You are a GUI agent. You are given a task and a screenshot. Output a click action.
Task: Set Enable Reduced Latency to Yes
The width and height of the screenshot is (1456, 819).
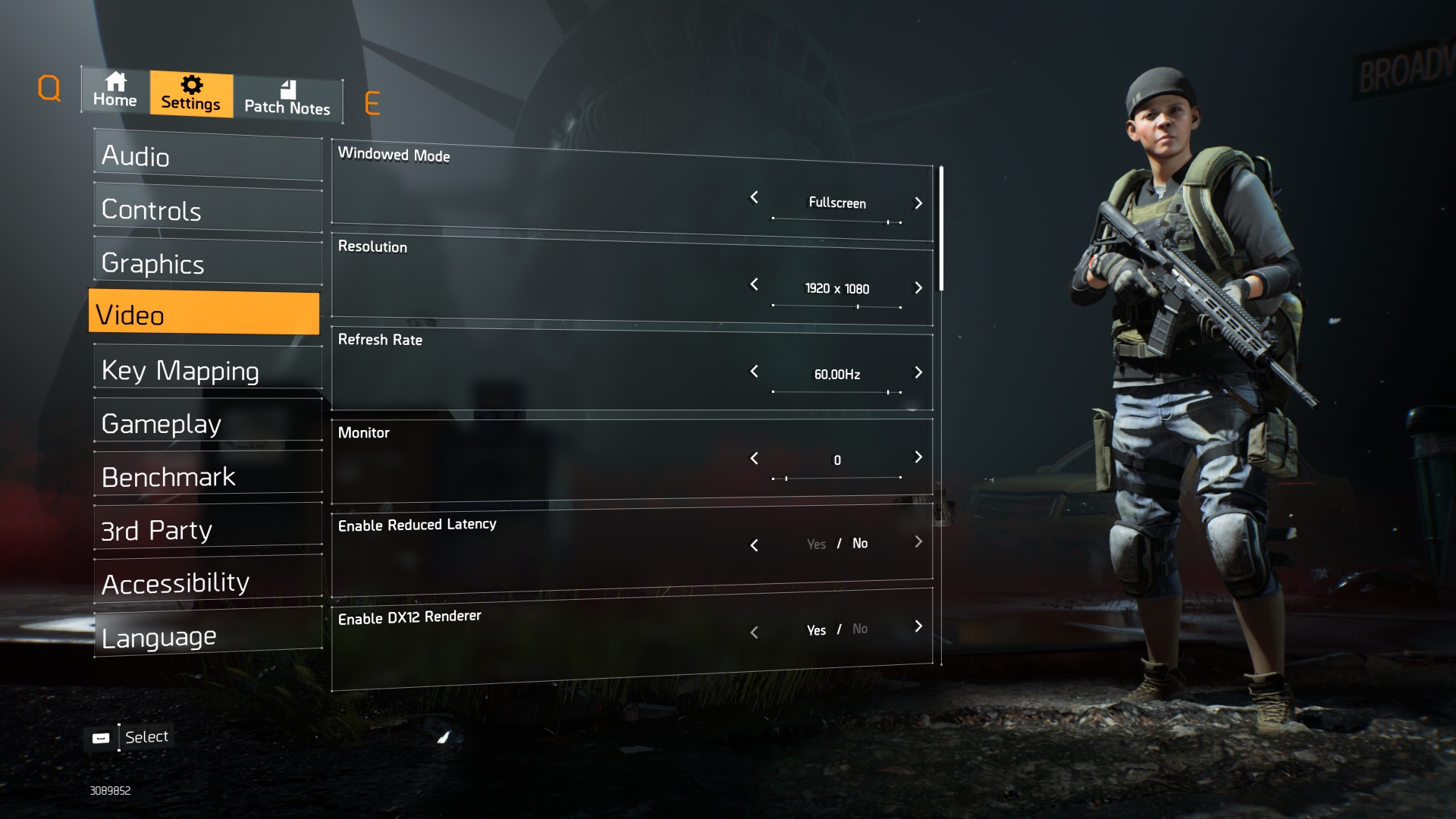(816, 544)
